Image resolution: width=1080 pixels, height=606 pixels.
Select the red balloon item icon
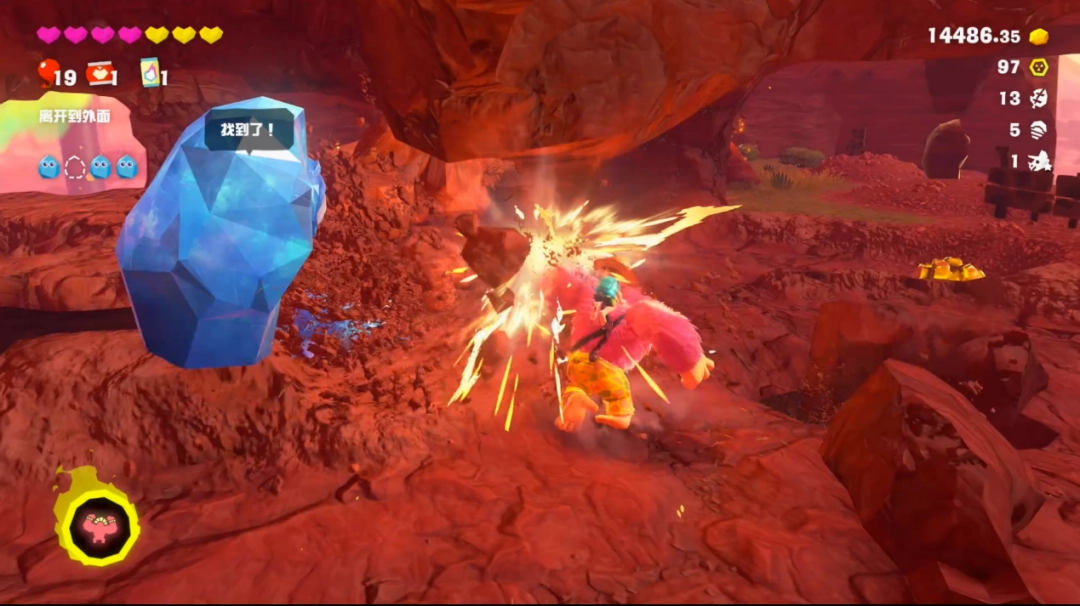pos(48,72)
